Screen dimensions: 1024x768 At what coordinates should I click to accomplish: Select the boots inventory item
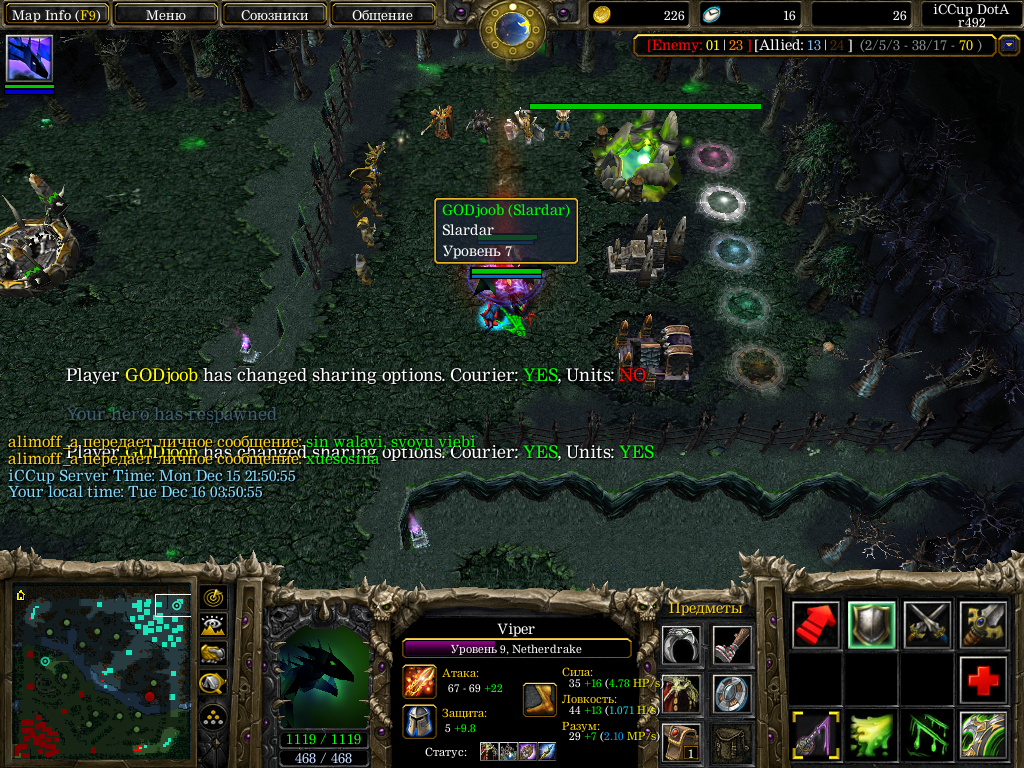pos(732,645)
